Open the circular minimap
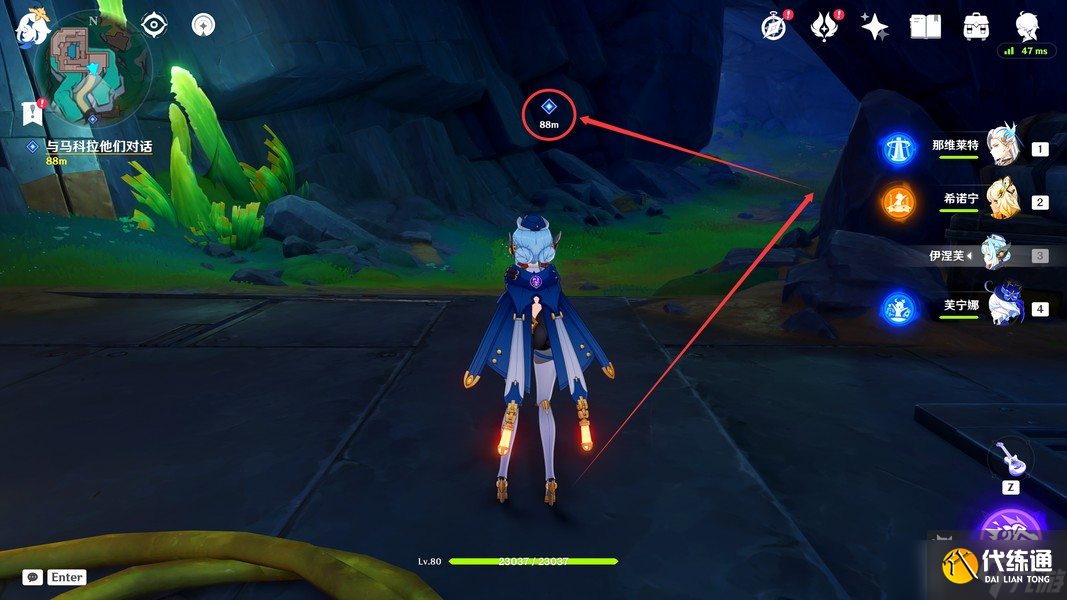 pos(93,69)
